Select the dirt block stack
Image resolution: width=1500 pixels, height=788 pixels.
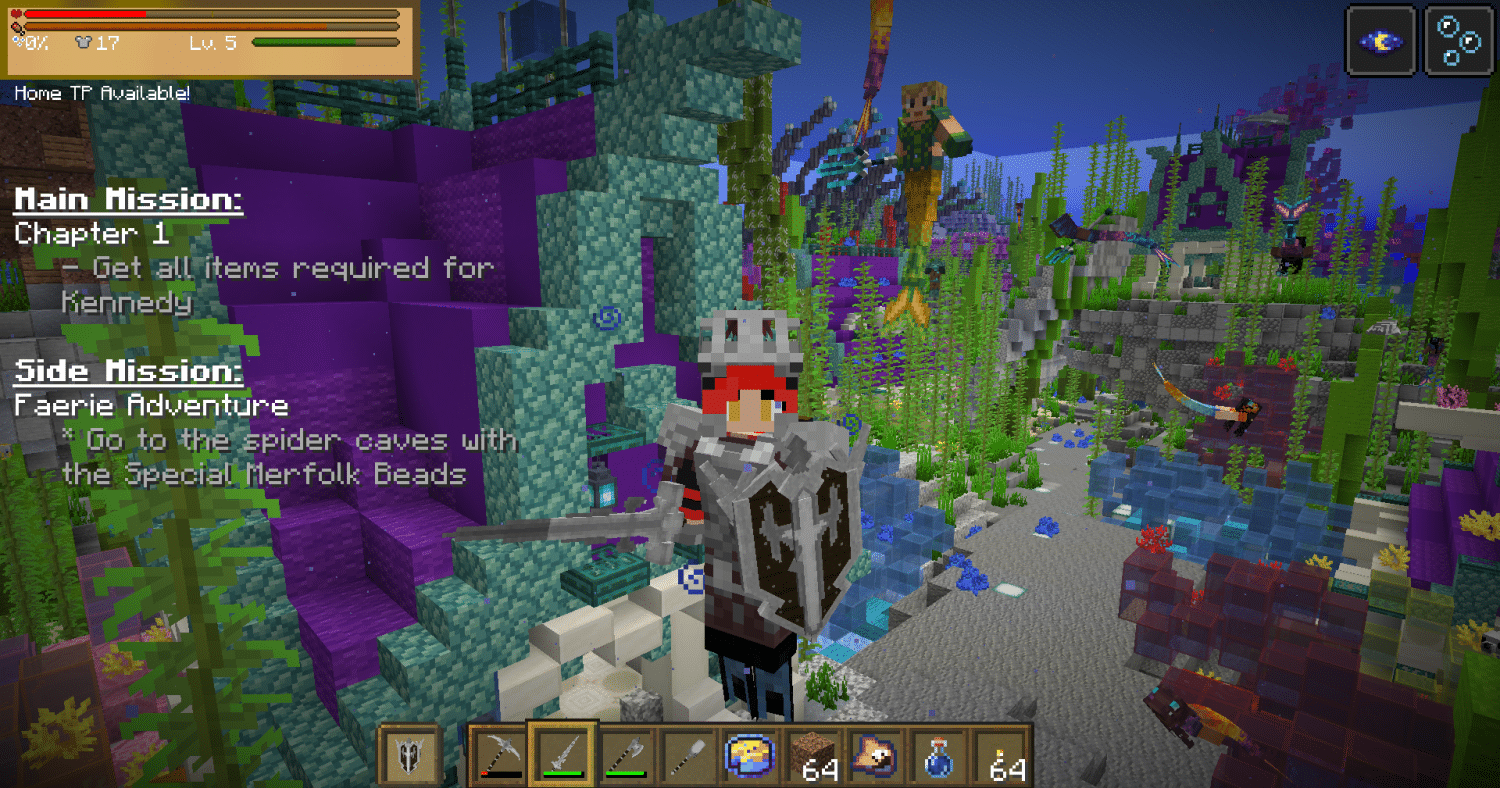tap(814, 755)
